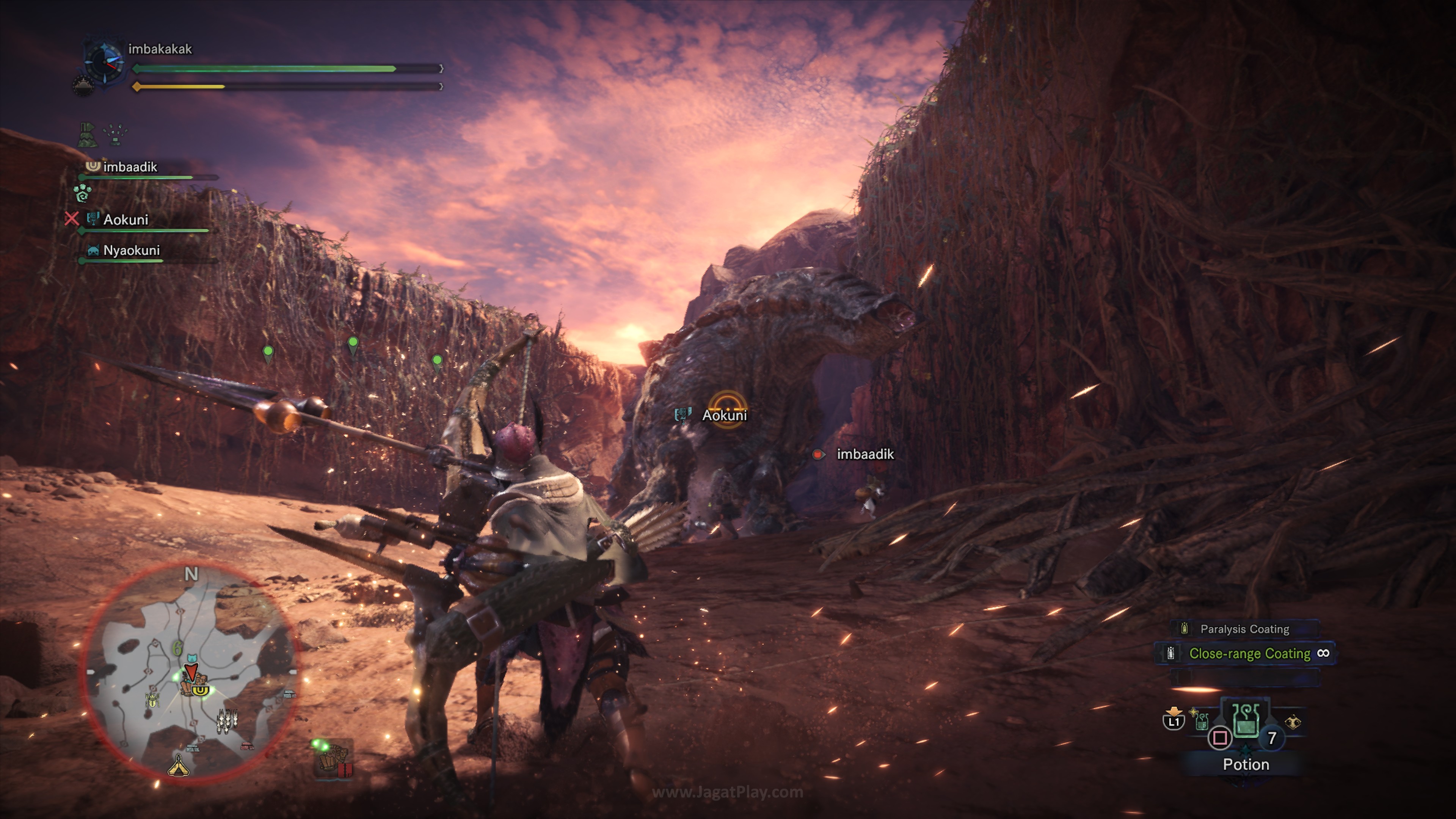Click the imbaadik nameplate with red dot
This screenshot has height=819, width=1456.
(865, 455)
